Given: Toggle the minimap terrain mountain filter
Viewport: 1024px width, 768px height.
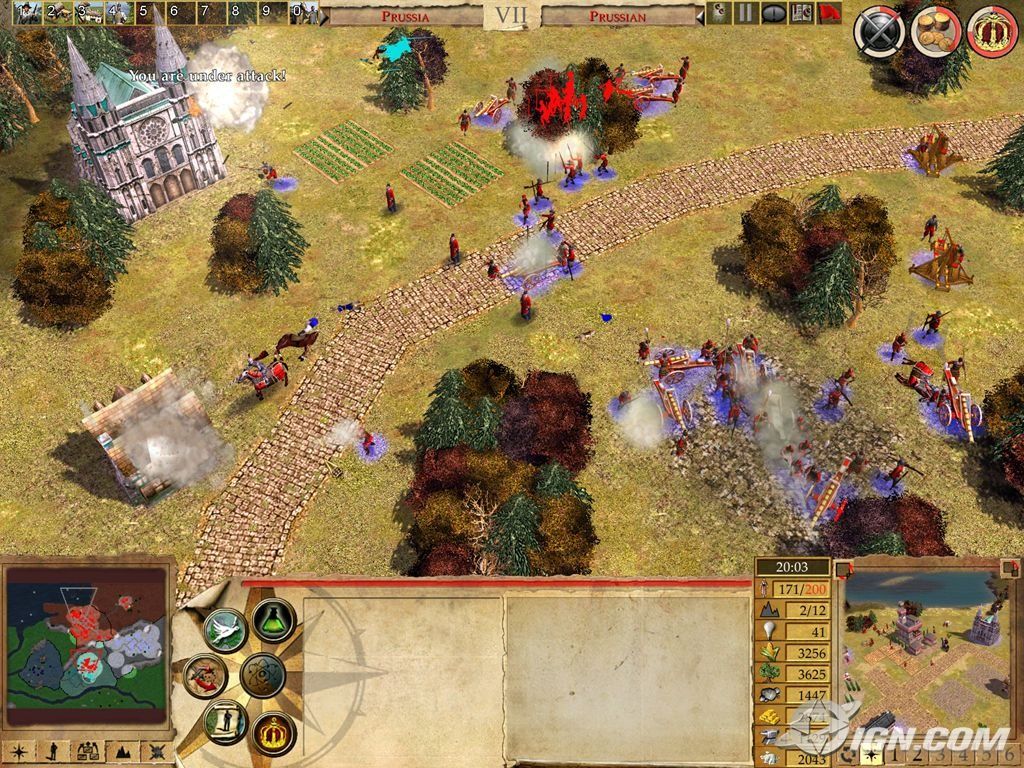Looking at the screenshot, I should click(x=121, y=750).
